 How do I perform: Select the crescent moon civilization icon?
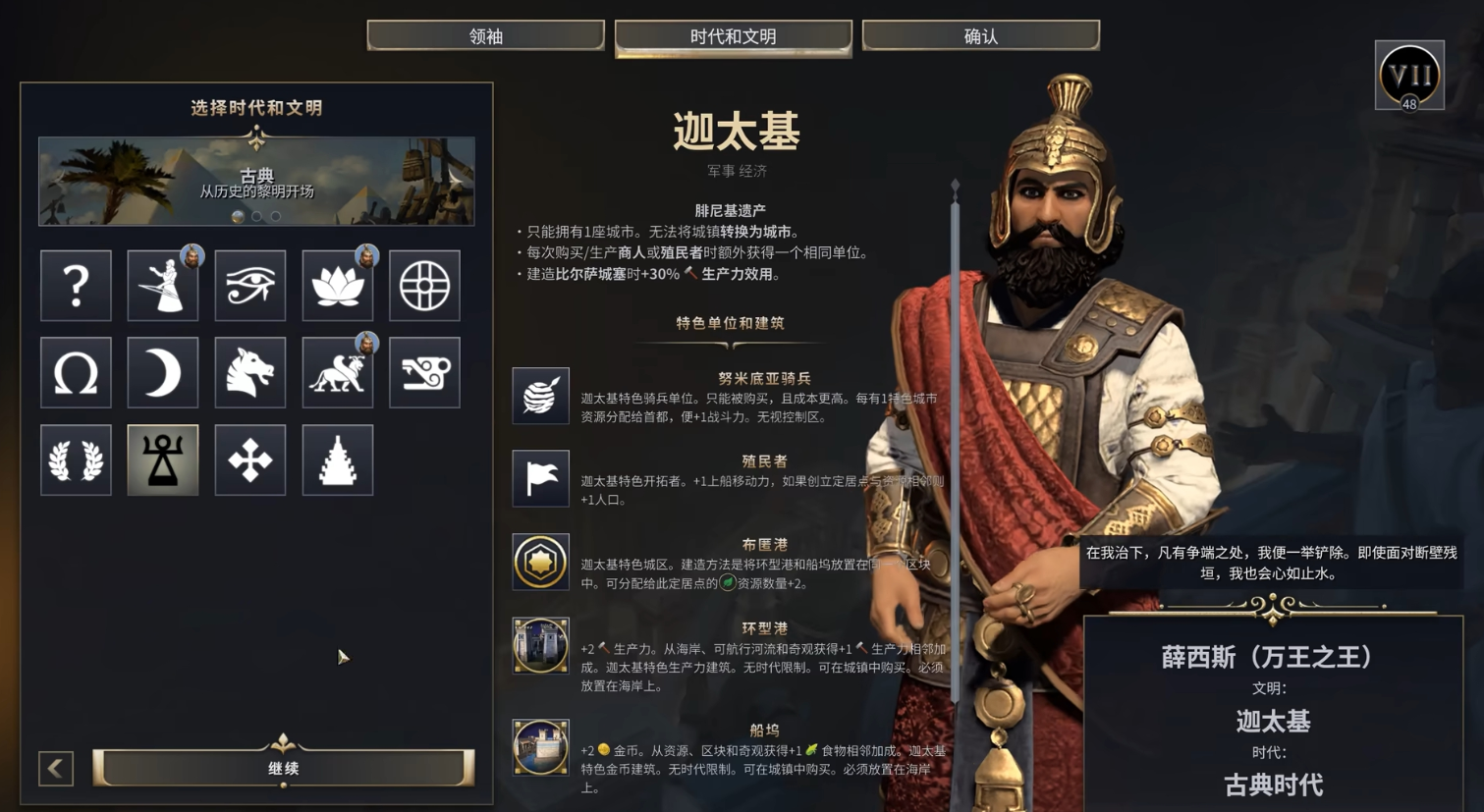[x=163, y=373]
